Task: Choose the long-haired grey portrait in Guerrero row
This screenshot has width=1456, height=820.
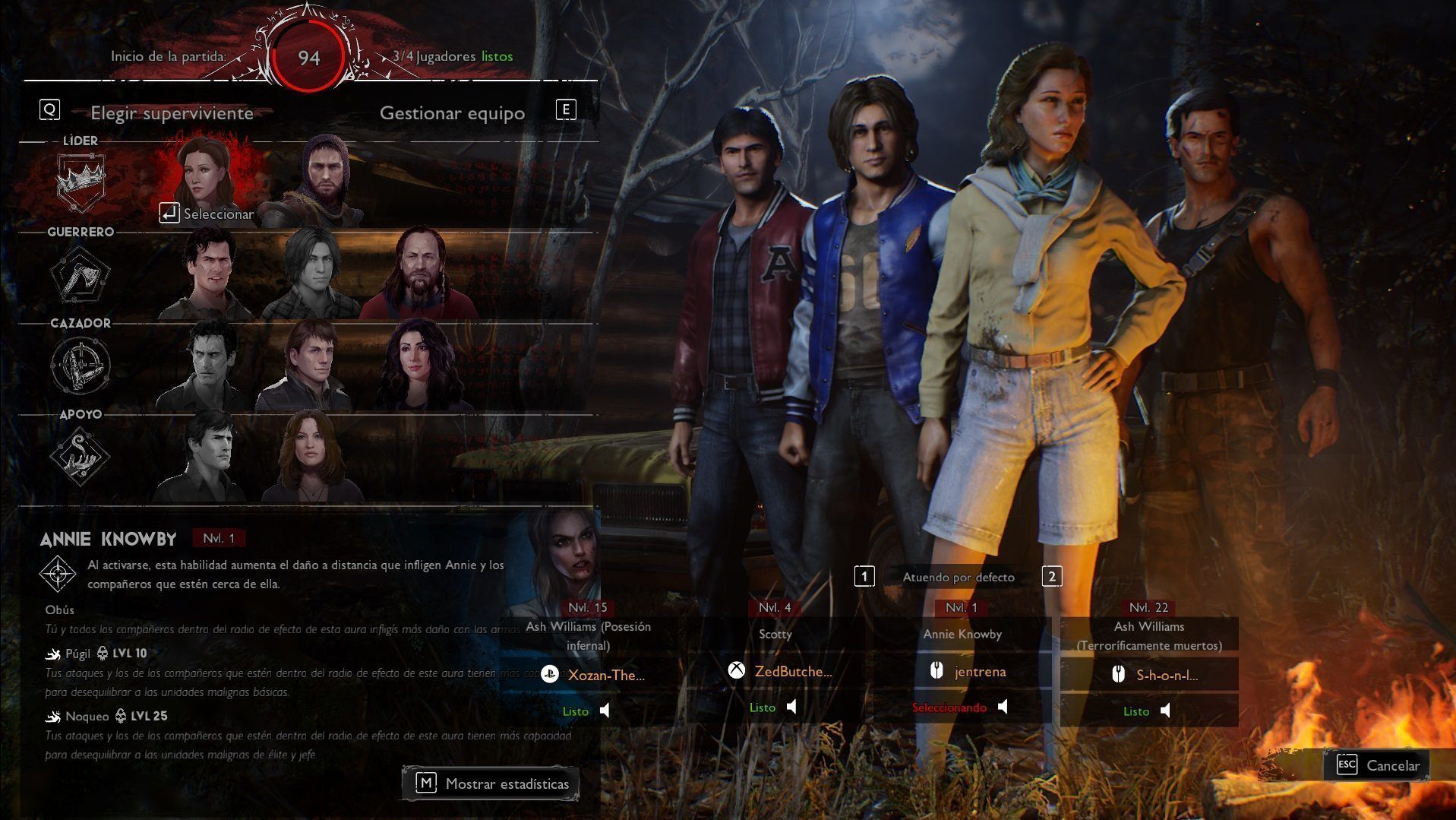Action: (x=312, y=274)
